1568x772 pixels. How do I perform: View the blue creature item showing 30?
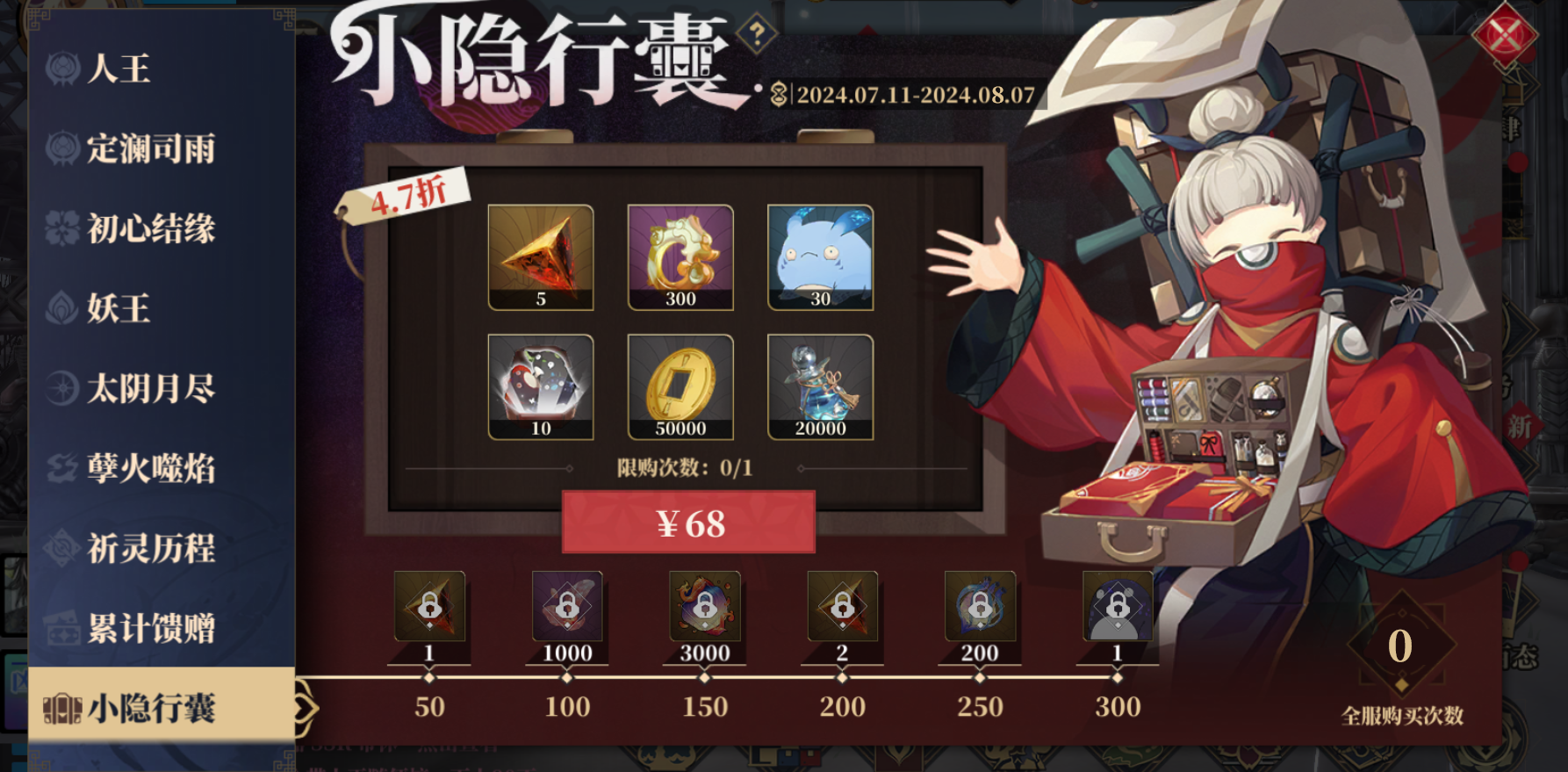click(819, 258)
